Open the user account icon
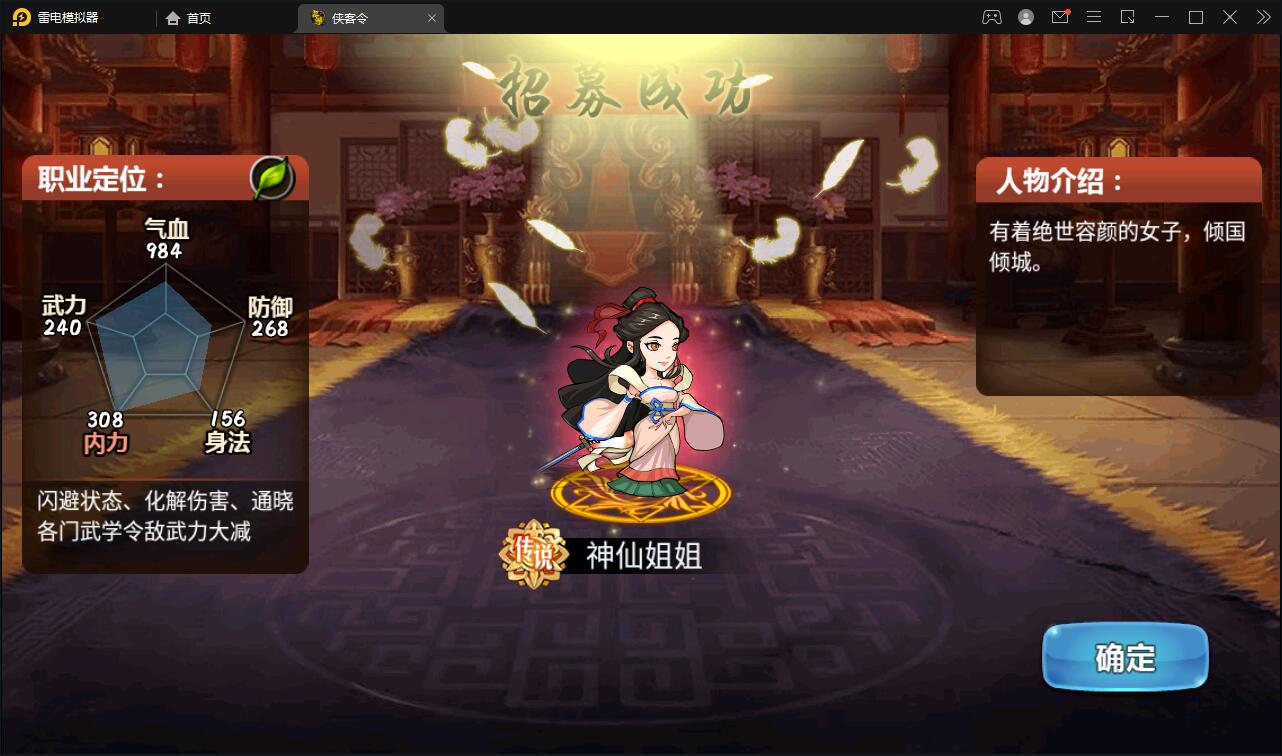This screenshot has height=756, width=1282. (x=1025, y=17)
